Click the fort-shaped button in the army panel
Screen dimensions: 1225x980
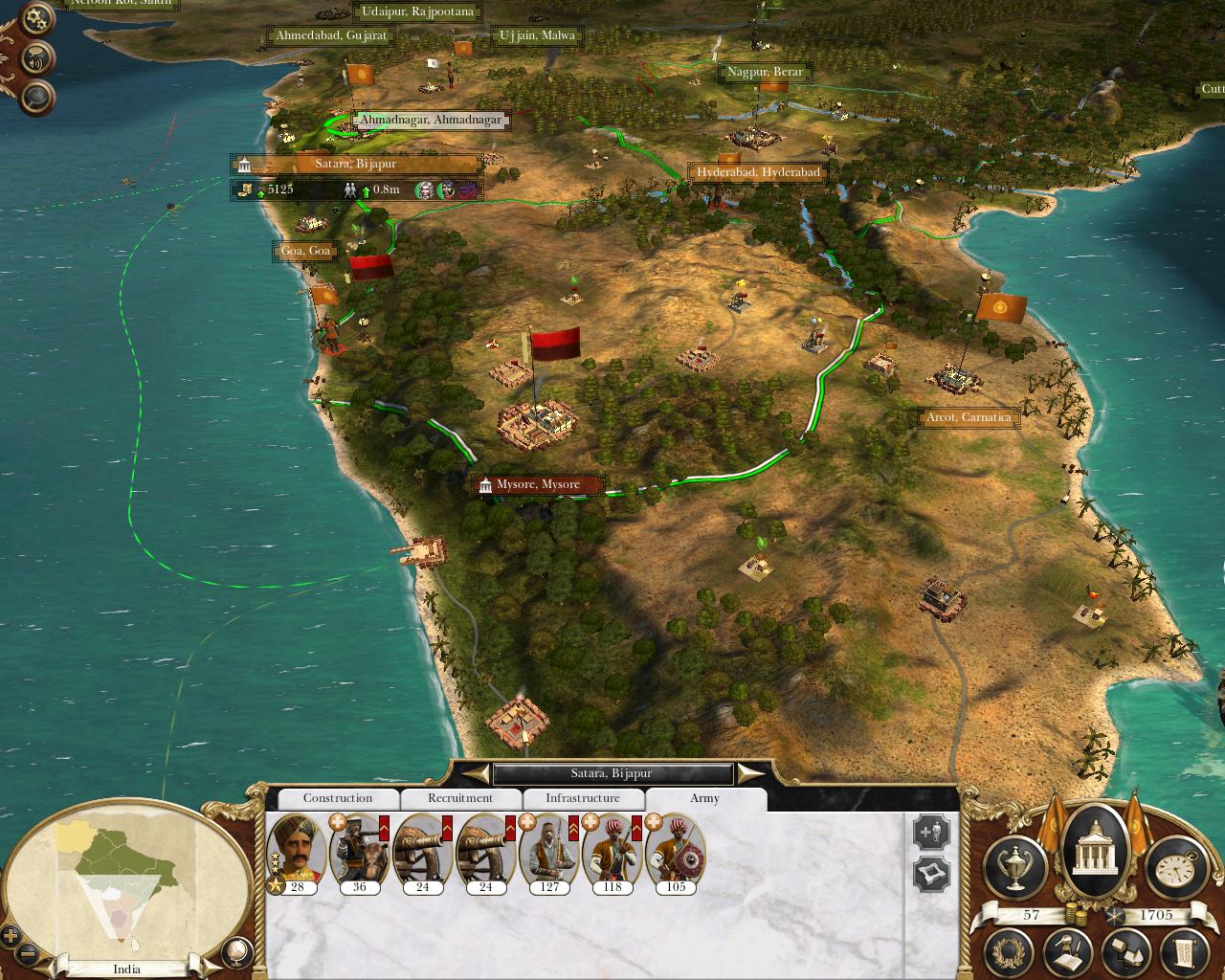pos(931,875)
